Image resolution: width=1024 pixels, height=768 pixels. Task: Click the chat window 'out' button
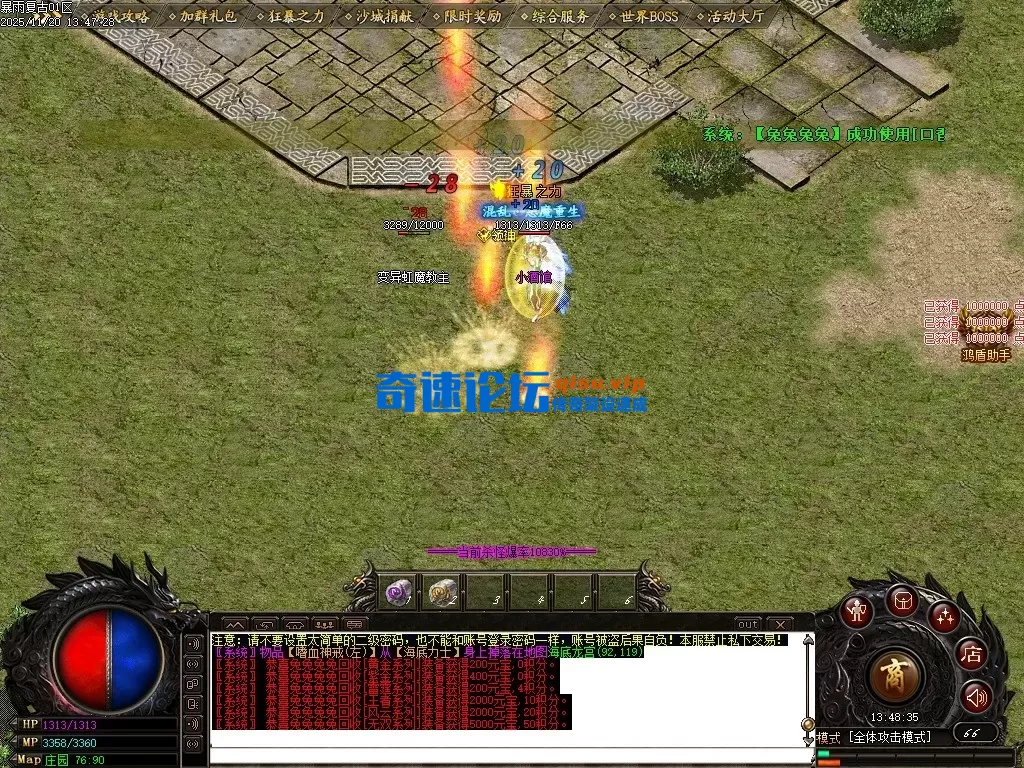click(748, 624)
